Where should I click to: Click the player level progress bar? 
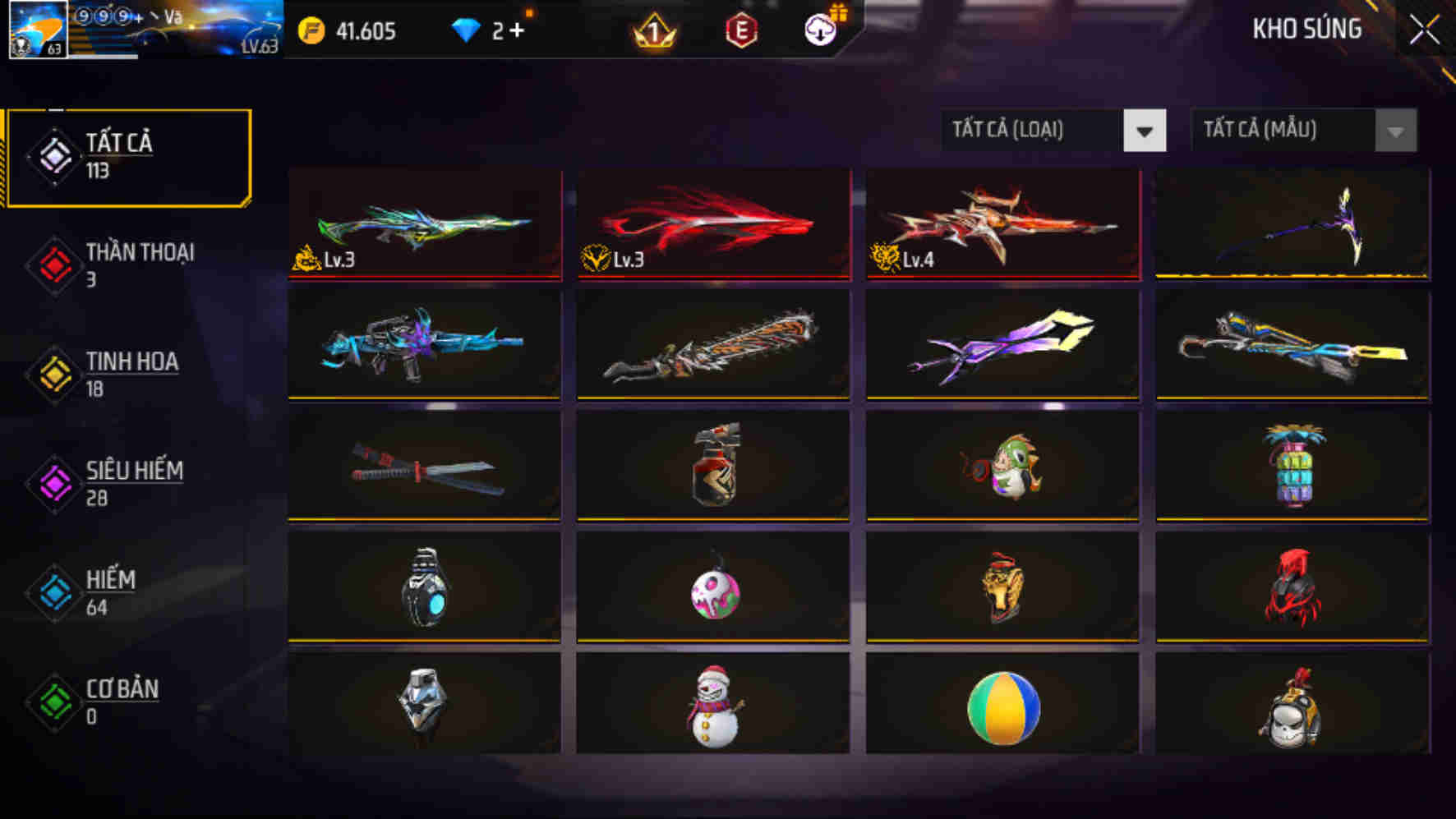[x=103, y=58]
